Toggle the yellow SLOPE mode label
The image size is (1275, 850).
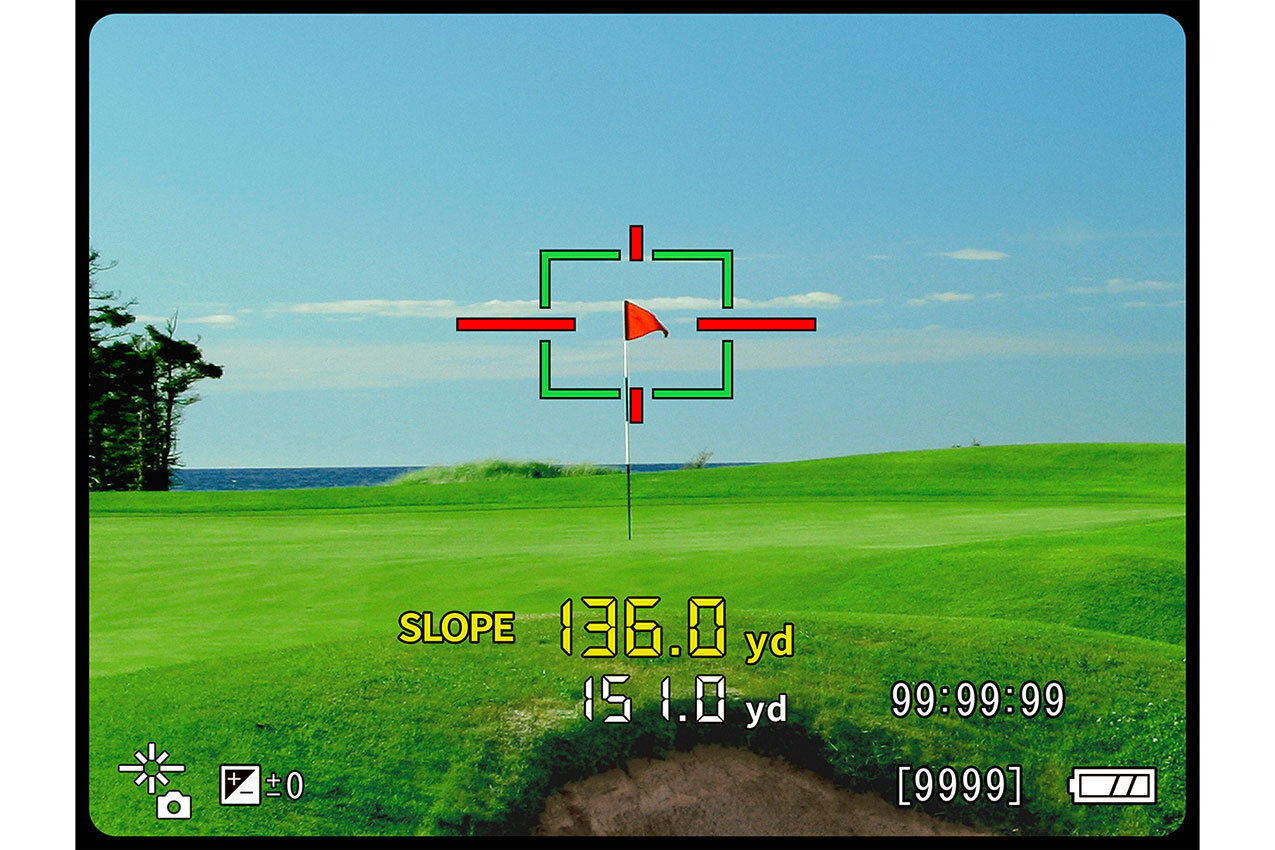(456, 628)
